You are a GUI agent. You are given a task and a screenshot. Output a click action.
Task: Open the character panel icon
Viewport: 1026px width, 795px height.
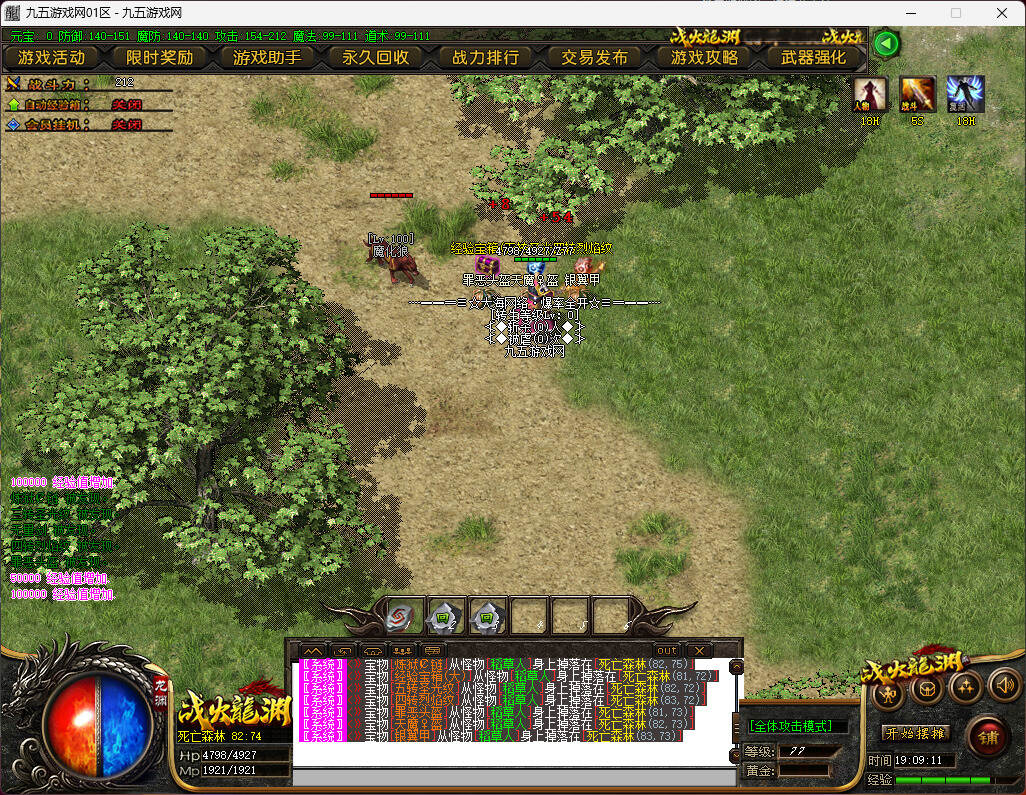pos(887,690)
